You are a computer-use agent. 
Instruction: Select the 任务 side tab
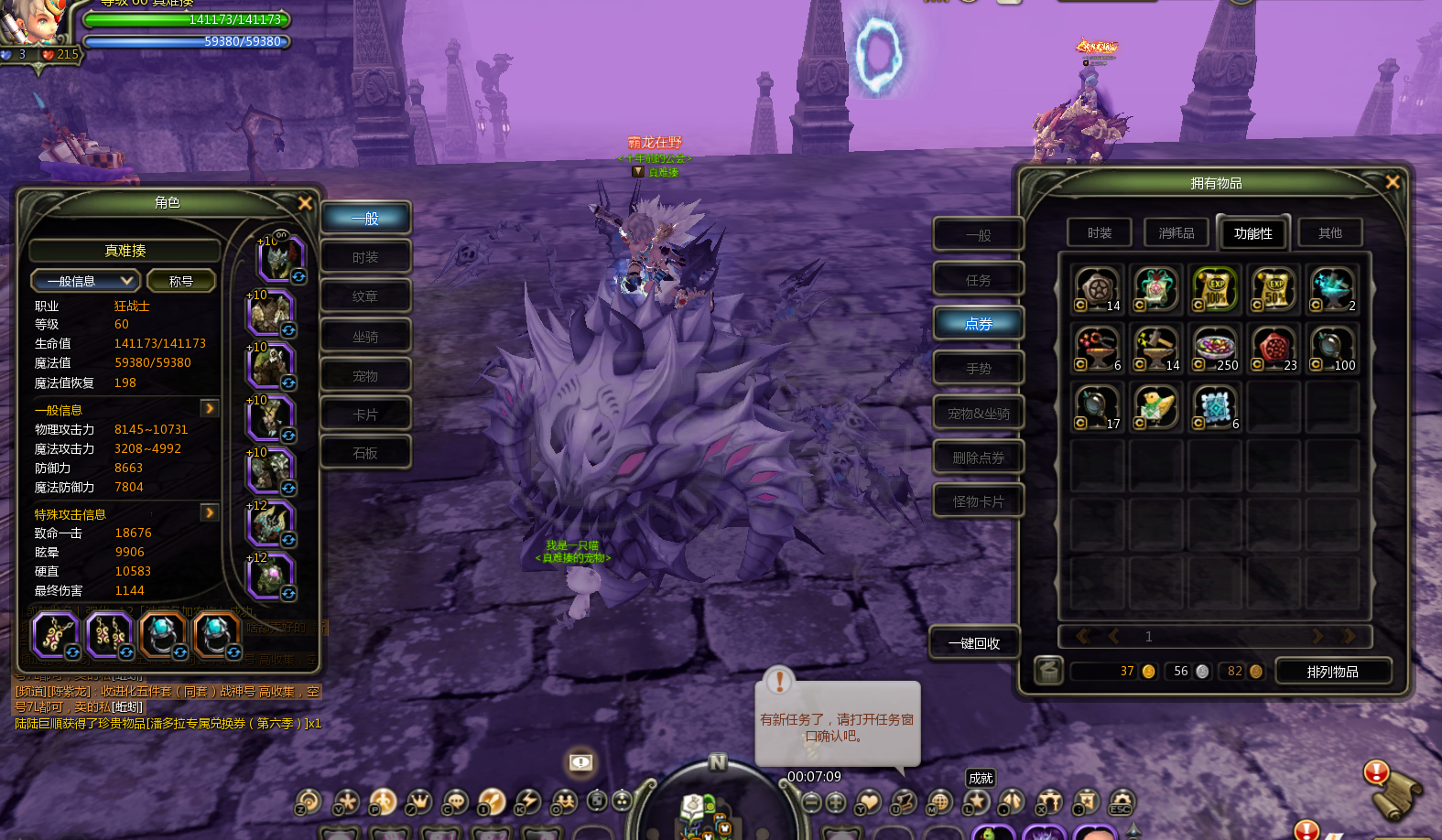click(x=978, y=280)
